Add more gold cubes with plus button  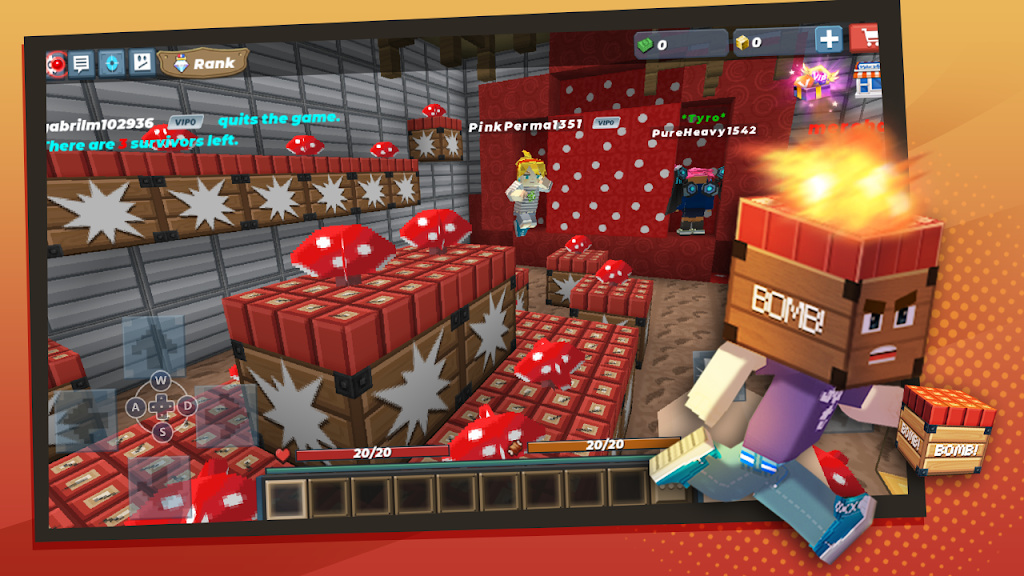[828, 40]
